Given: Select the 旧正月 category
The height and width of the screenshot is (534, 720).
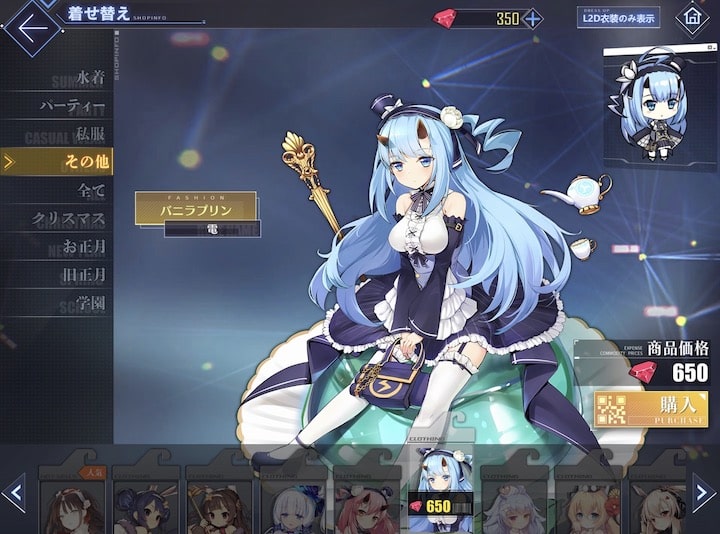Looking at the screenshot, I should 84,273.
